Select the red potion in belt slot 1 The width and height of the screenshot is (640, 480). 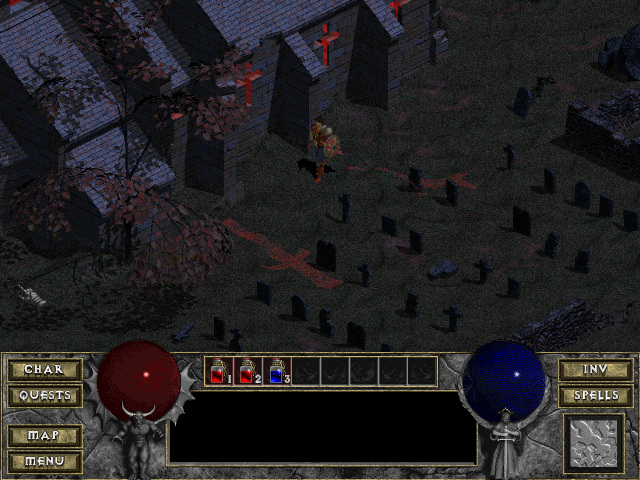(x=219, y=371)
